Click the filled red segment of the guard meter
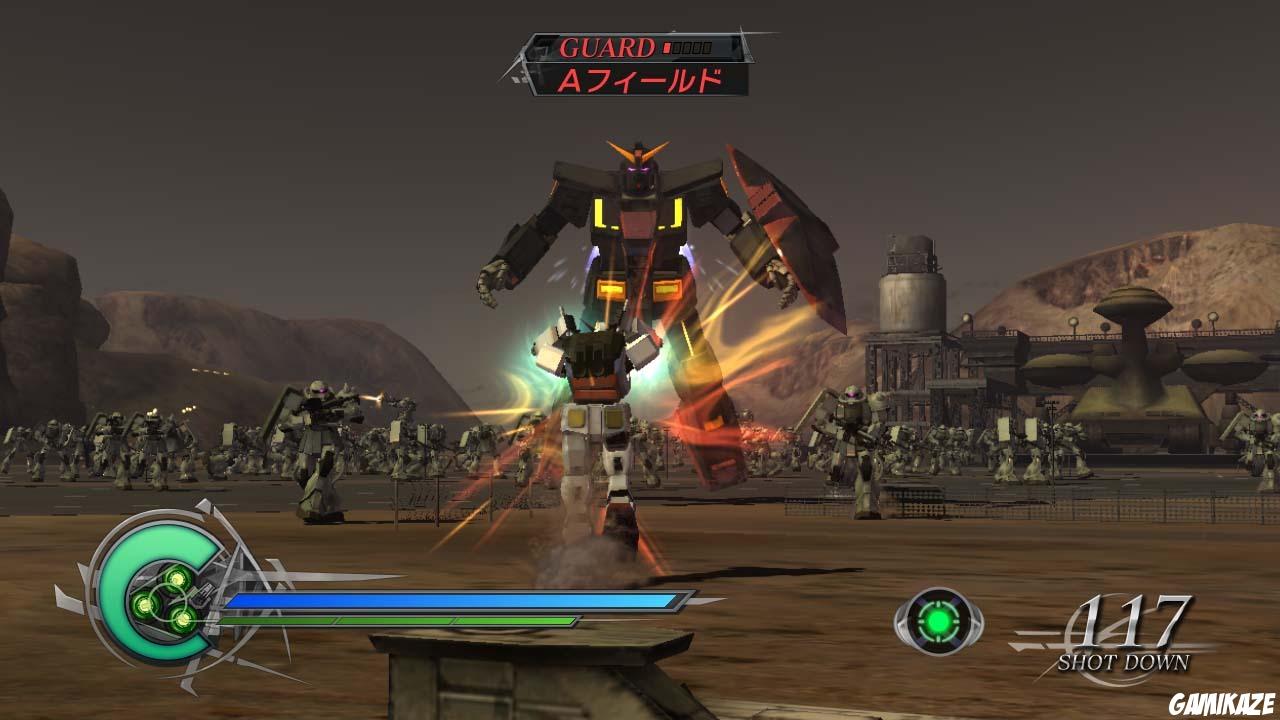Screen dimensions: 1280x720 pyautogui.click(x=667, y=47)
